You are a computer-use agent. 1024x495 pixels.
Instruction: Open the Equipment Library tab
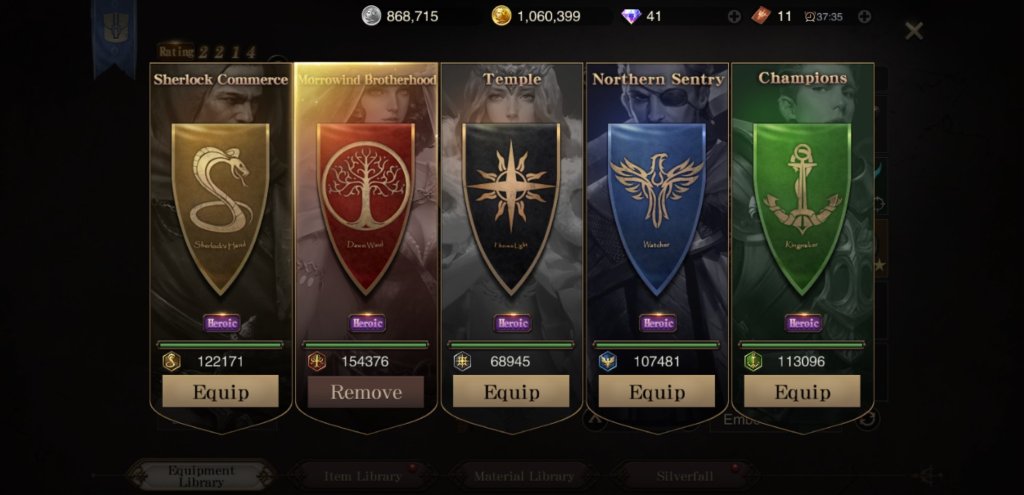click(x=202, y=476)
